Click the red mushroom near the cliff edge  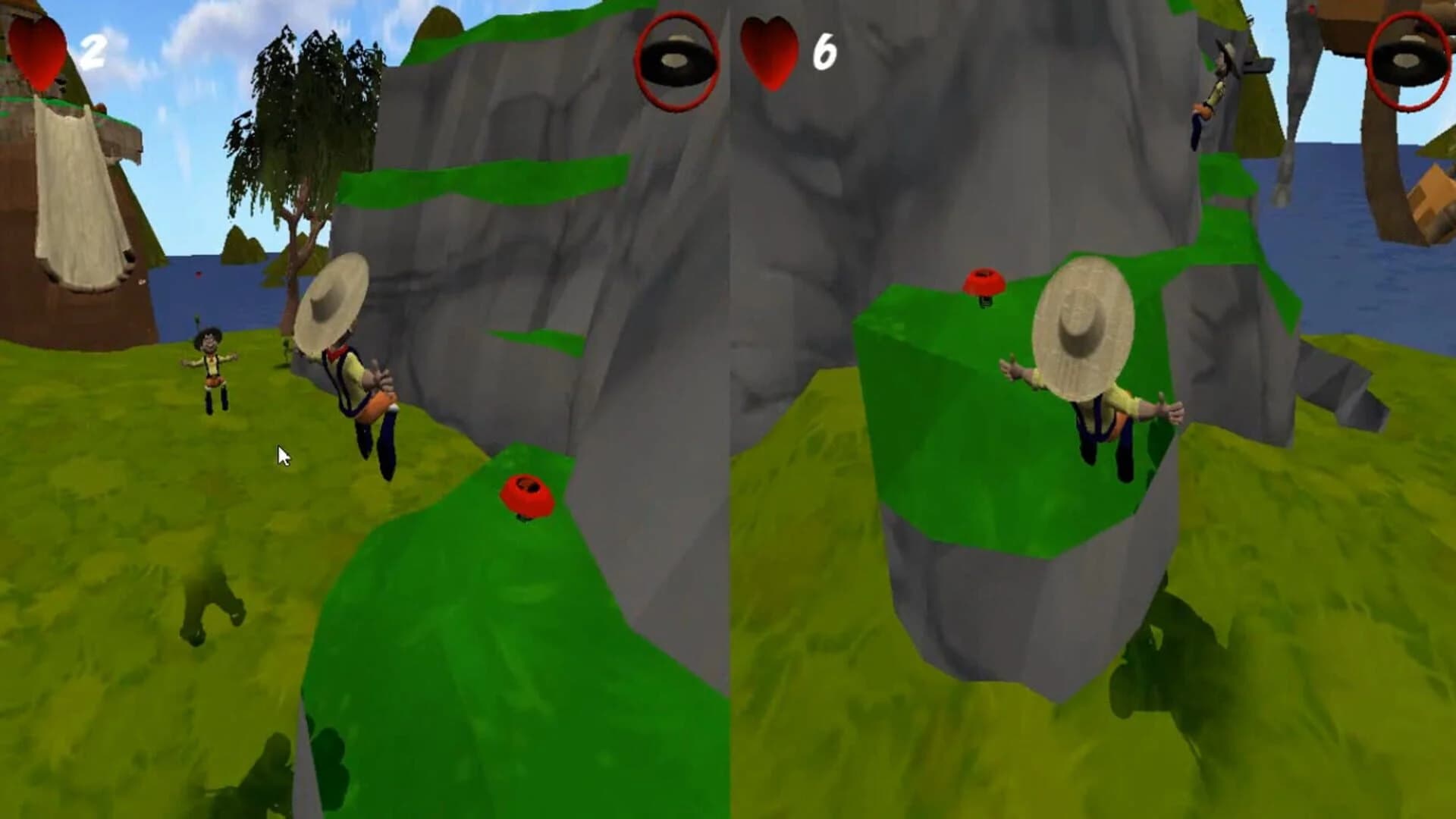(528, 493)
